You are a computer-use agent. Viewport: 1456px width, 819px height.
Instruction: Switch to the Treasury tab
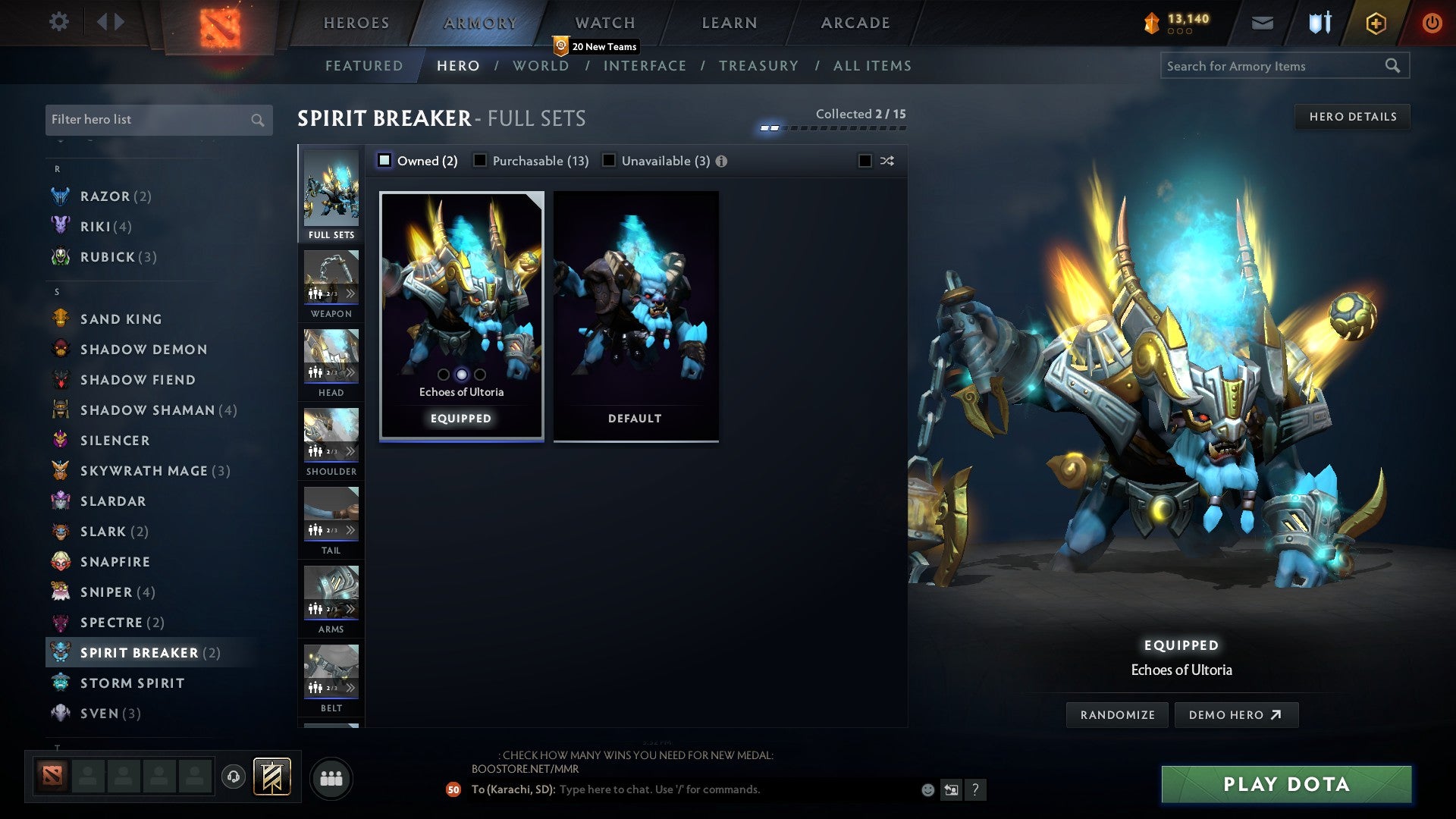(758, 66)
